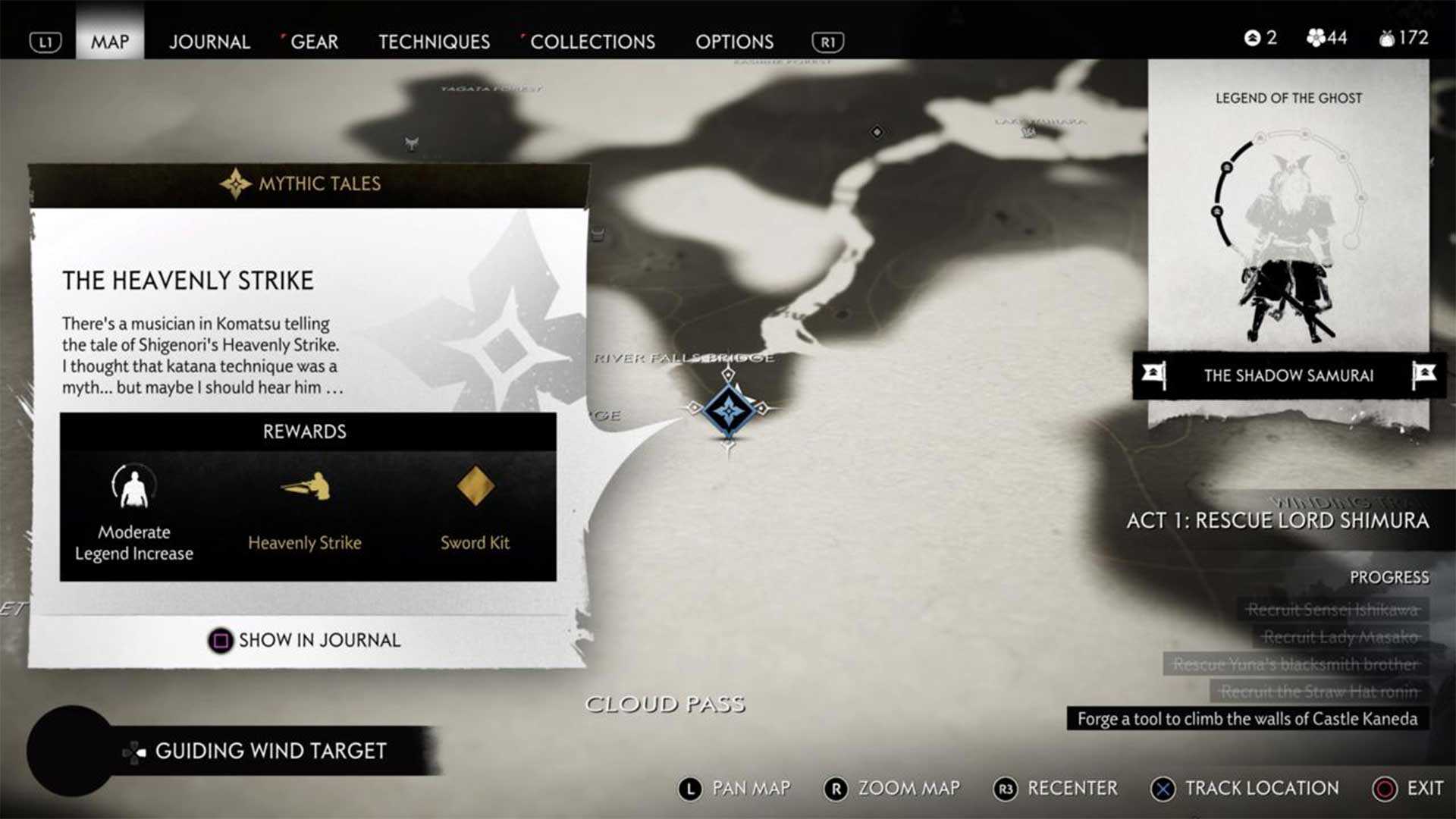Select the blue Mythic Tale map marker
The height and width of the screenshot is (819, 1456).
[729, 410]
